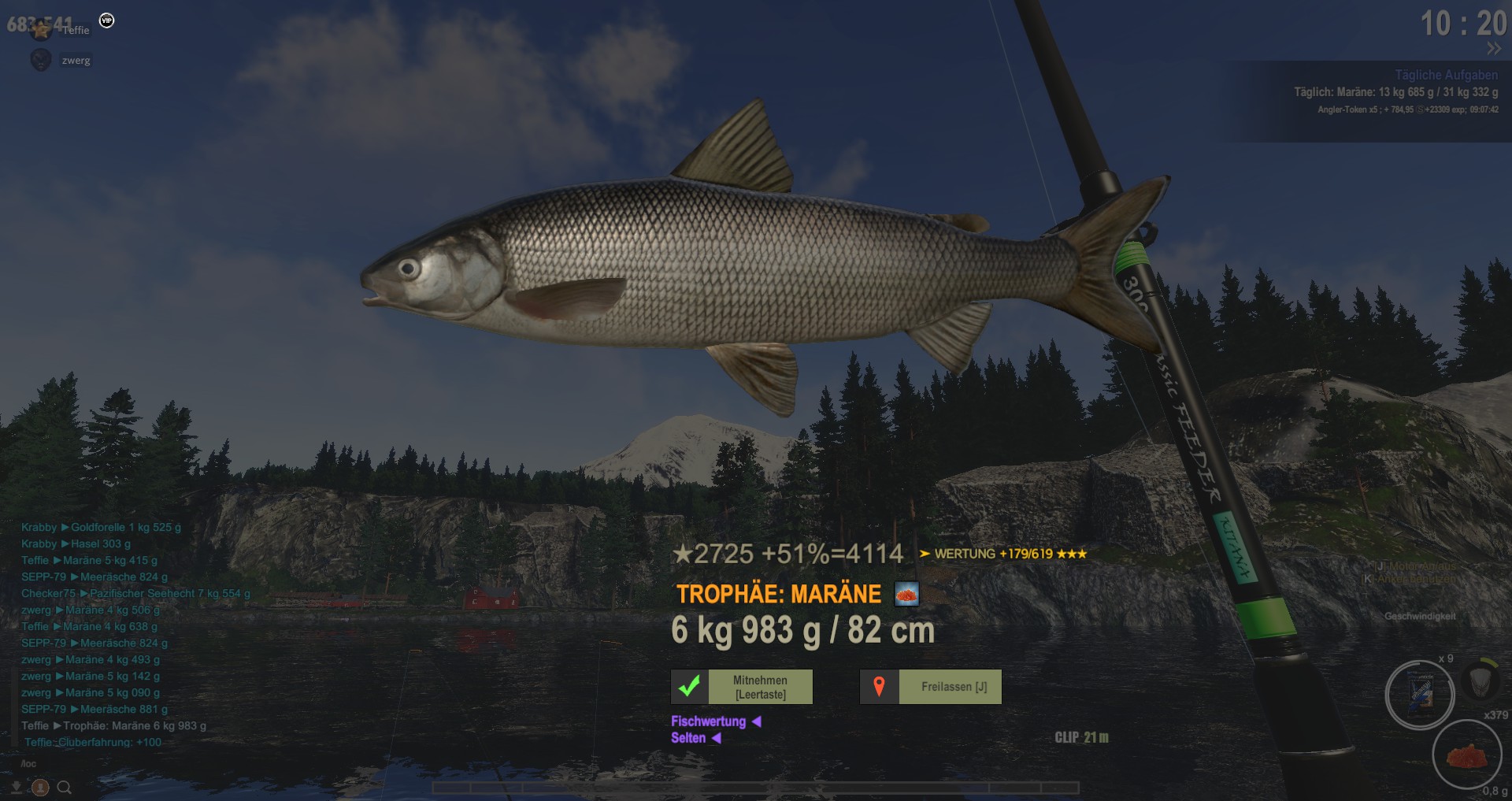Open the chat search magnifier icon

(x=65, y=787)
